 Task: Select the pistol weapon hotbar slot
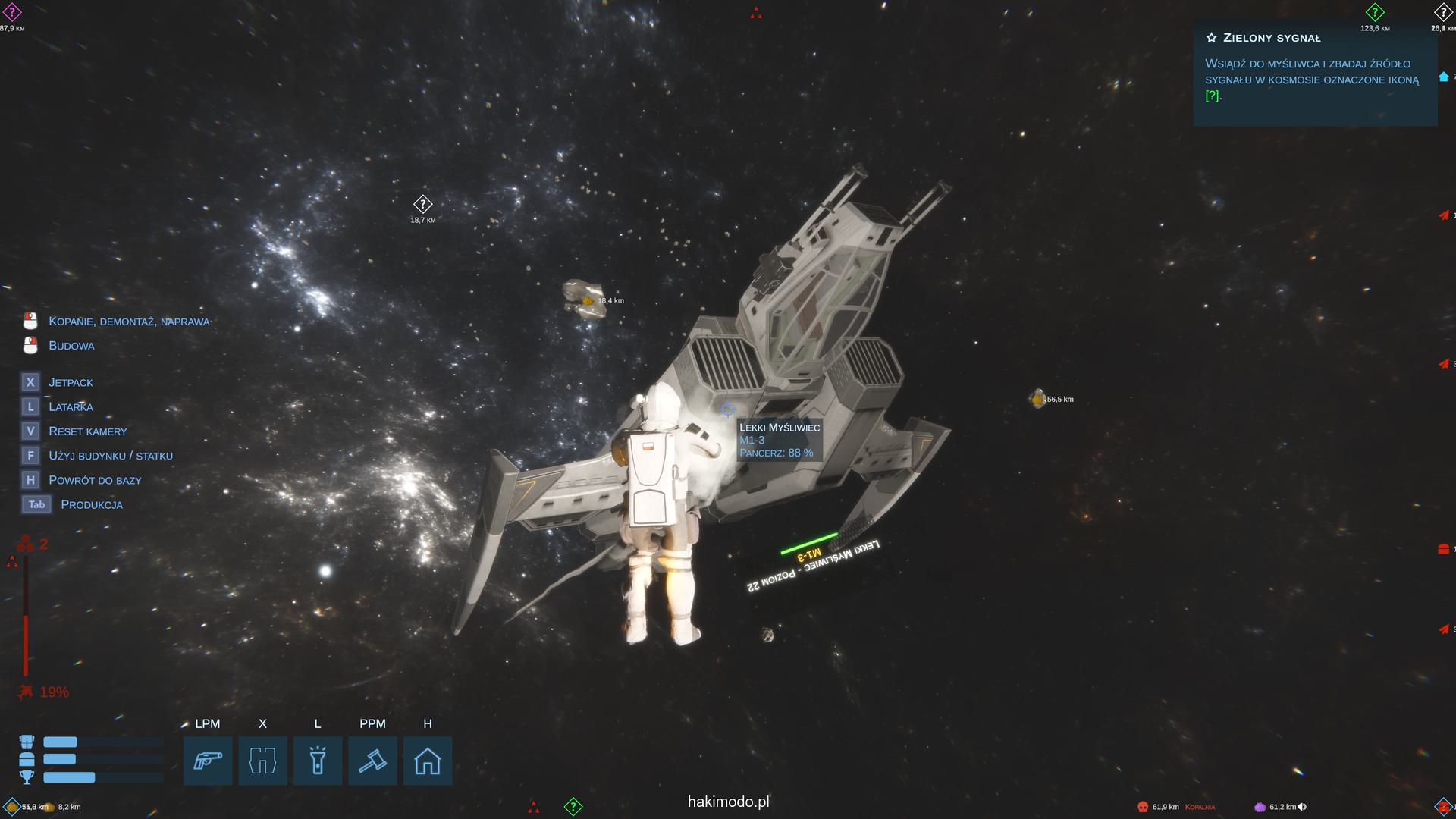click(x=208, y=761)
